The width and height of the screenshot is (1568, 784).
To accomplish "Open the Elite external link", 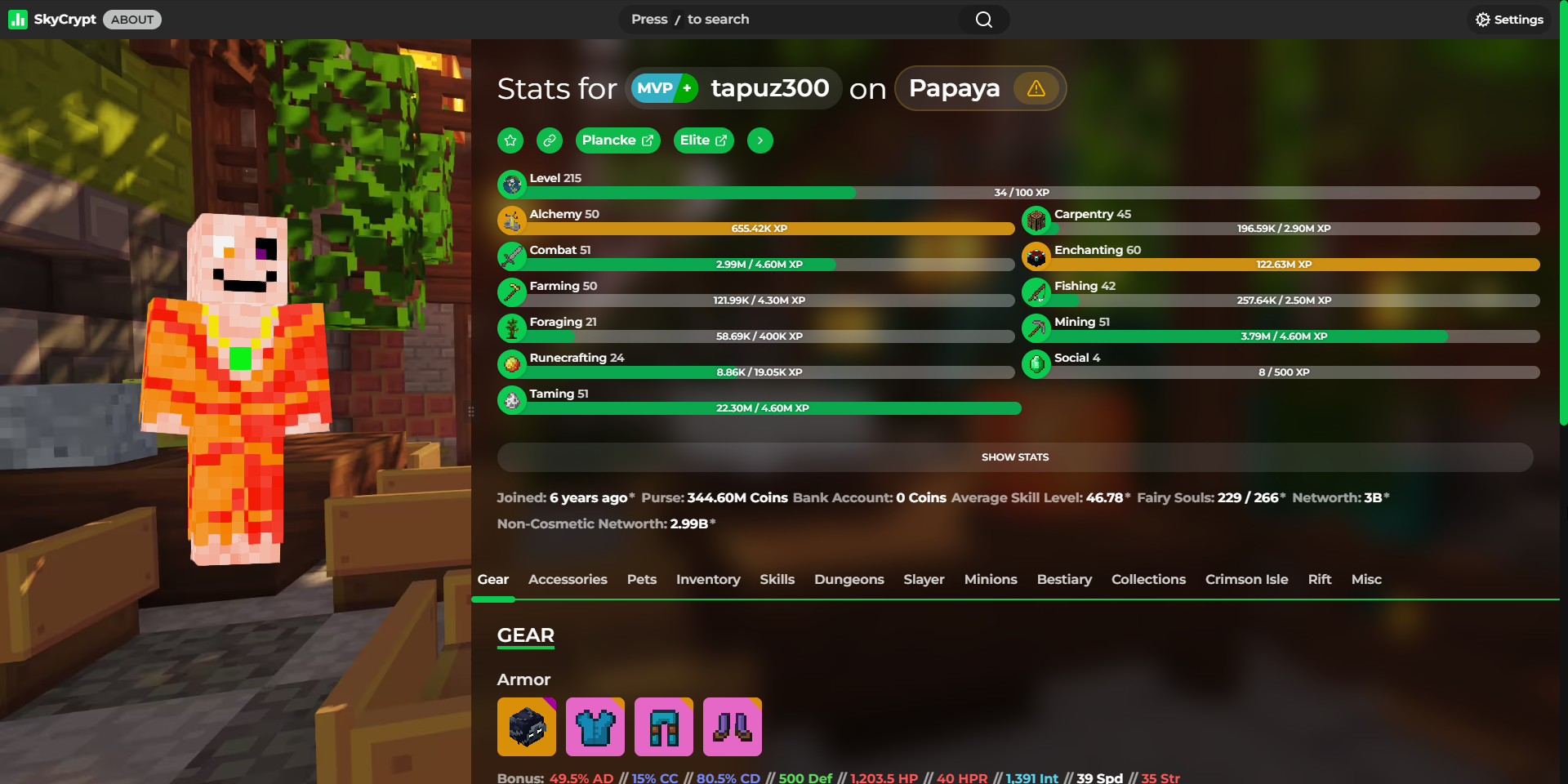I will click(x=703, y=140).
